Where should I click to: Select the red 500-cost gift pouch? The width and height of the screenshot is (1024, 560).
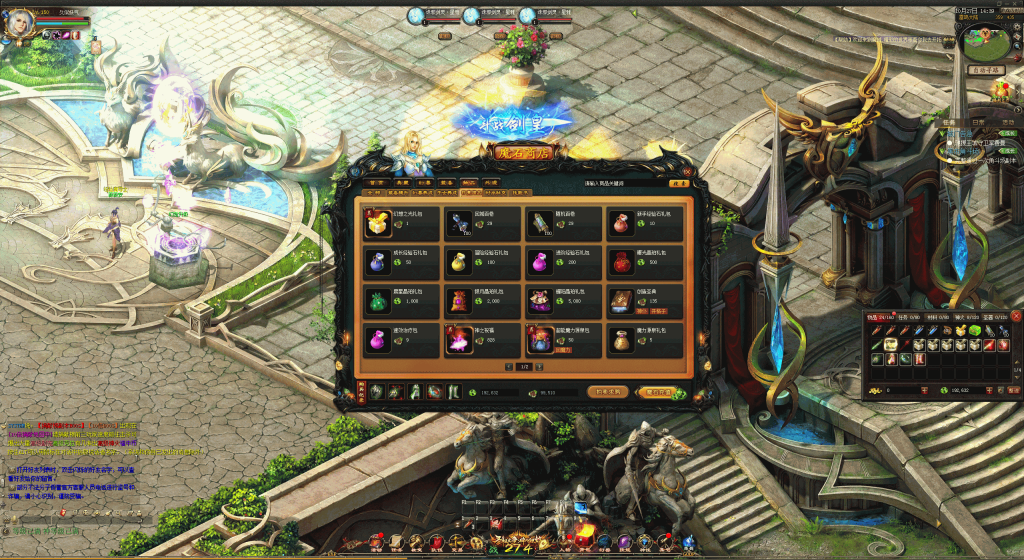623,262
